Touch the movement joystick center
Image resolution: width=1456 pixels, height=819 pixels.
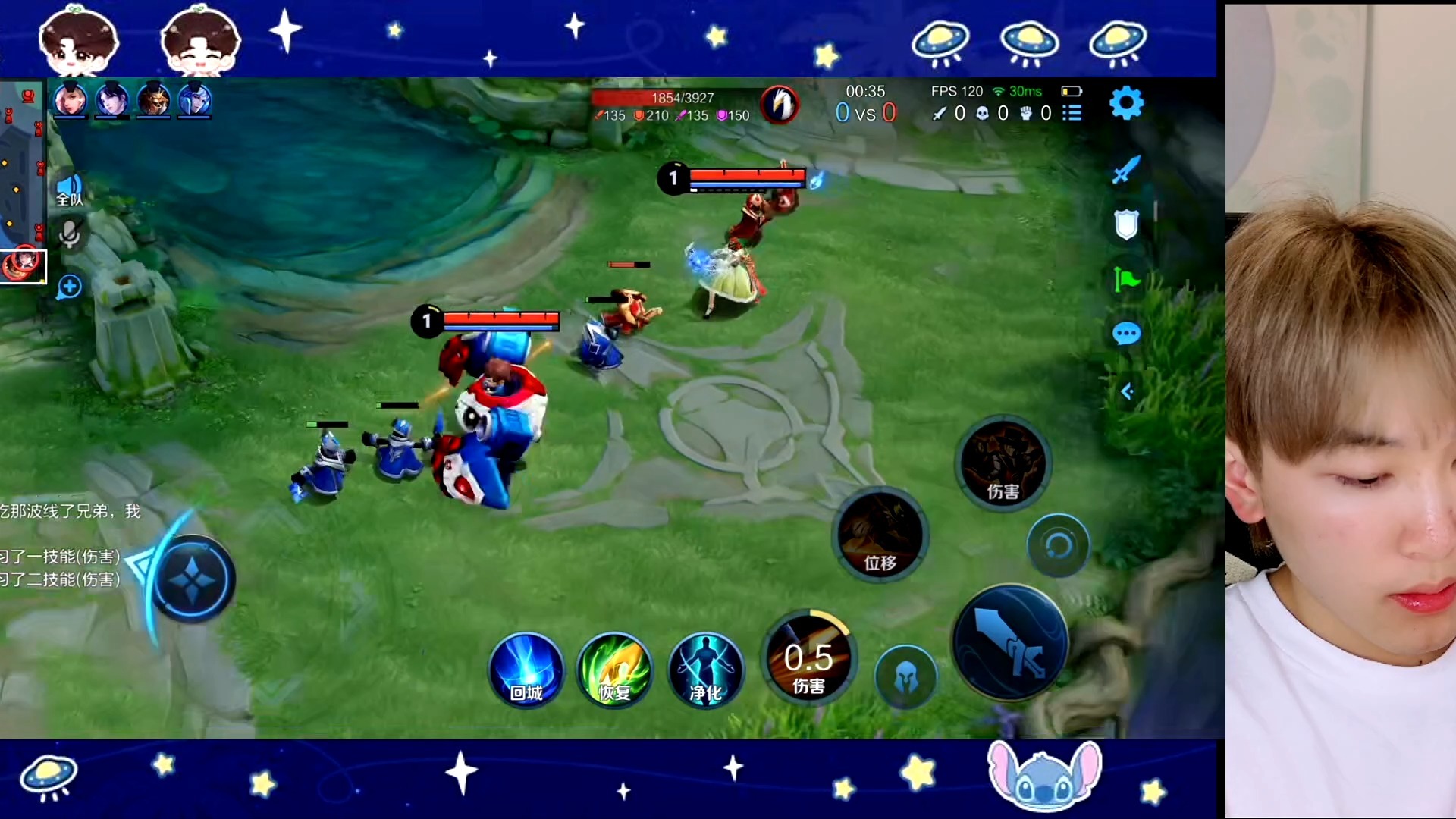point(193,579)
